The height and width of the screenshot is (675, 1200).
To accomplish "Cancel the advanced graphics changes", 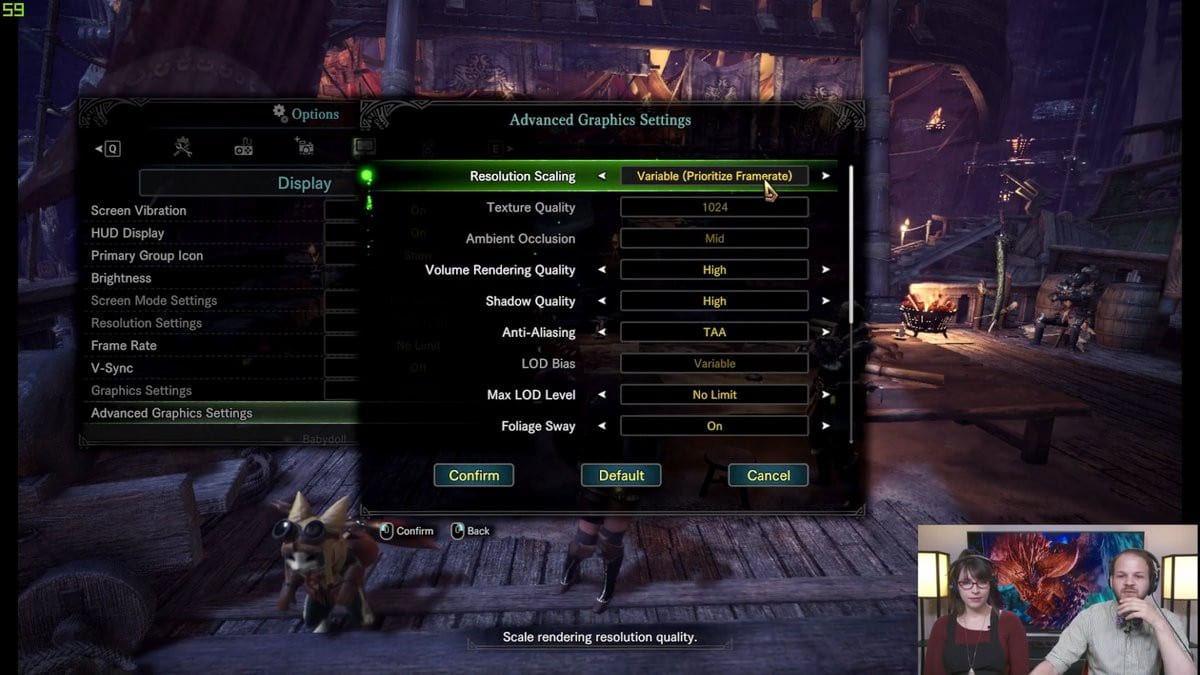I will click(768, 476).
